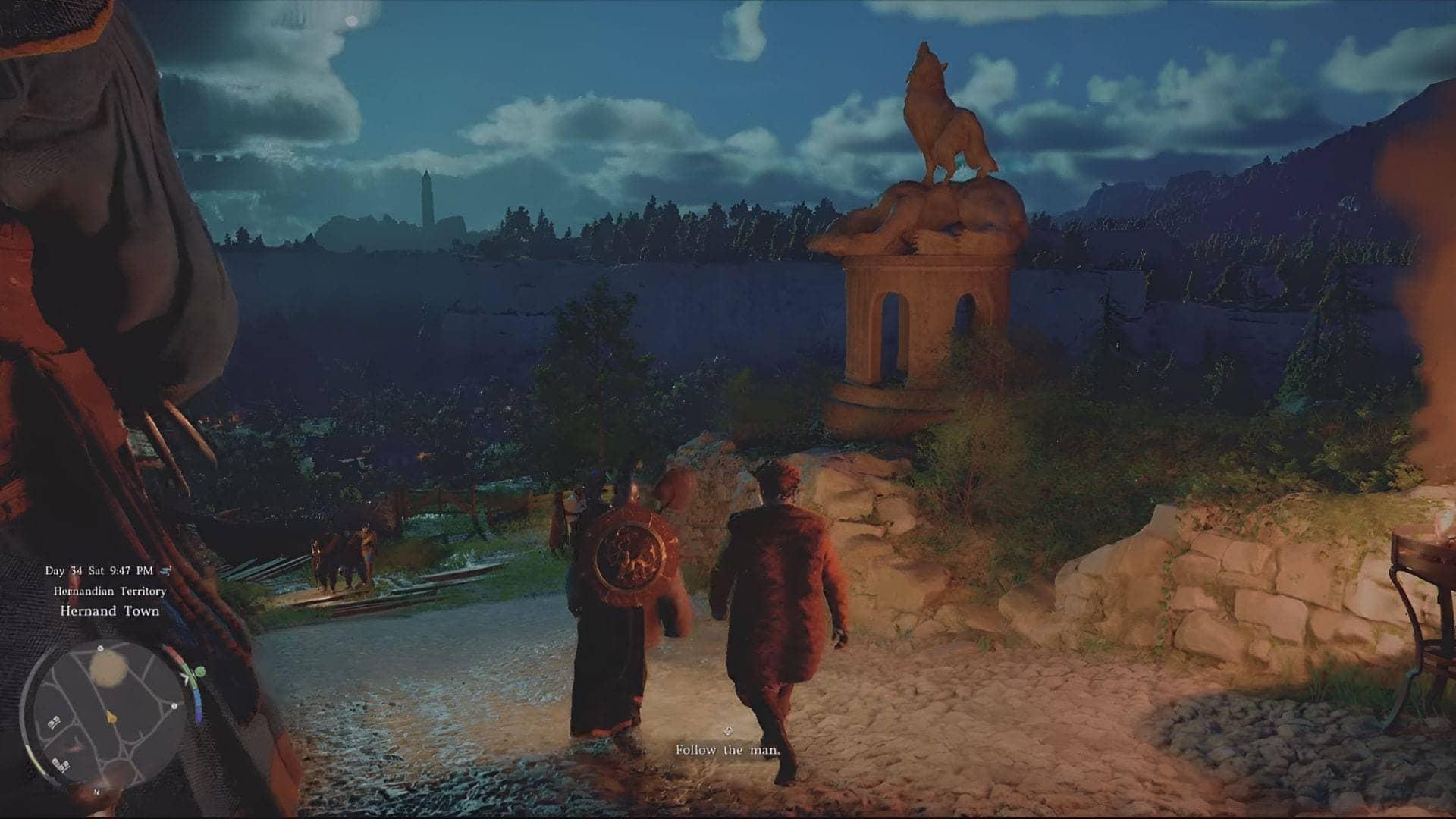
Task: Click the circular waypoint at the minimap's top edge
Action: pos(100,648)
